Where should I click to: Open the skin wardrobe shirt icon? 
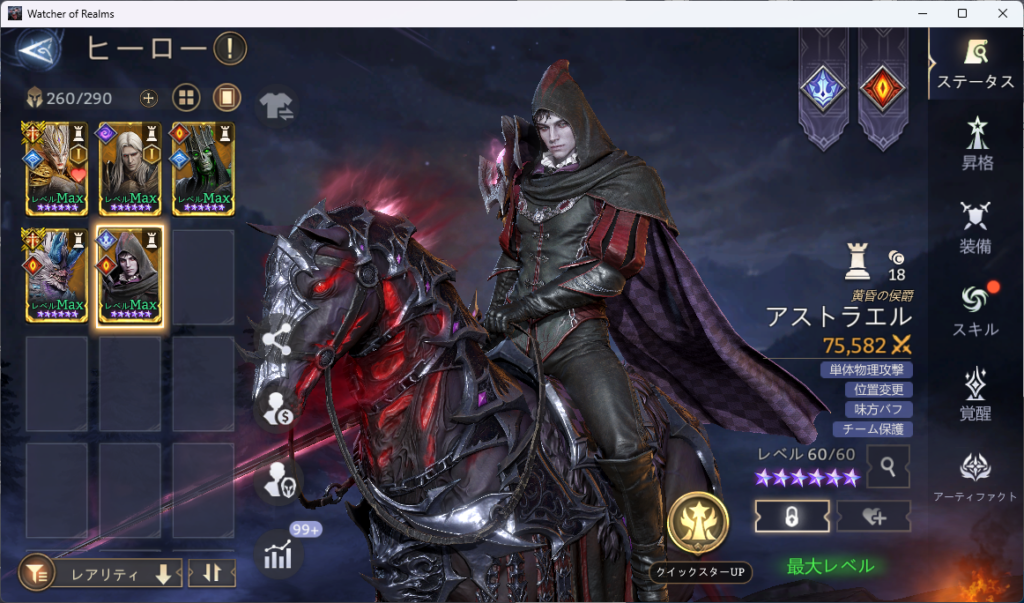(276, 105)
